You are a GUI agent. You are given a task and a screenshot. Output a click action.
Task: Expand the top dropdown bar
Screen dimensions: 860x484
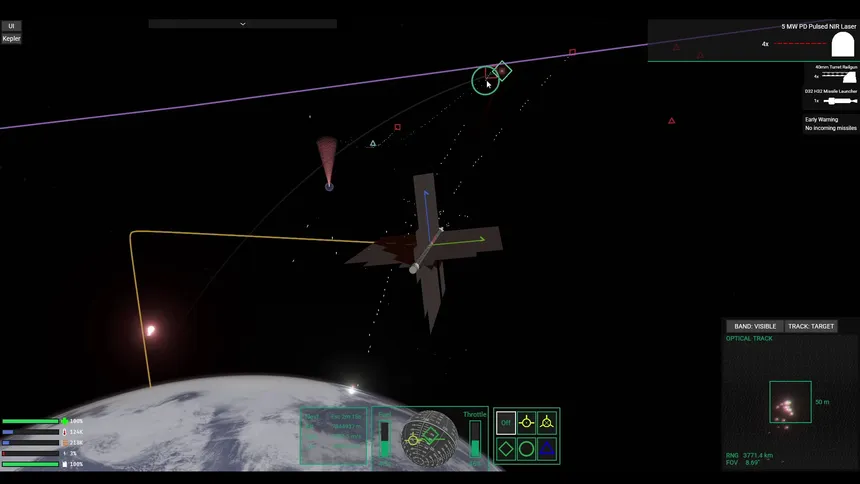pos(242,23)
